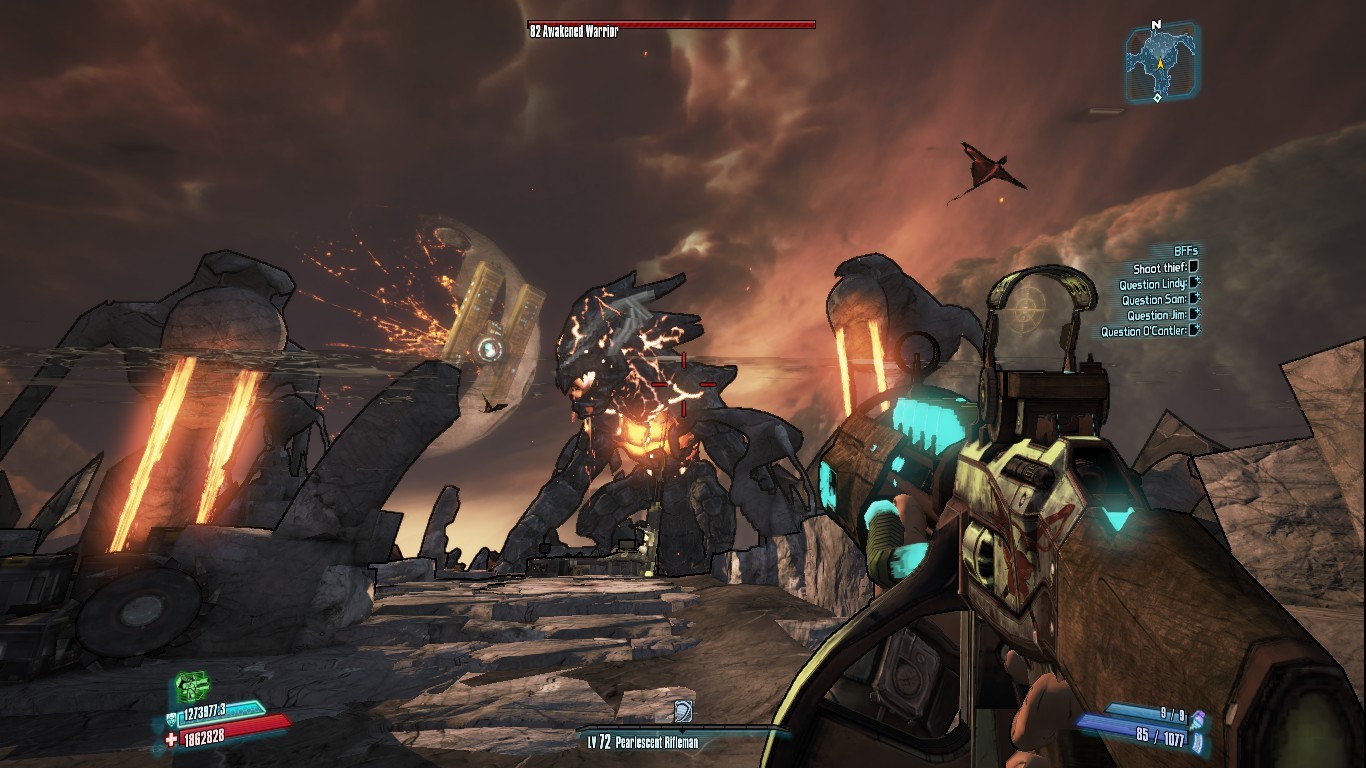Viewport: 1366px width, 768px height.
Task: Select the BFFs quest title
Action: tap(1185, 251)
